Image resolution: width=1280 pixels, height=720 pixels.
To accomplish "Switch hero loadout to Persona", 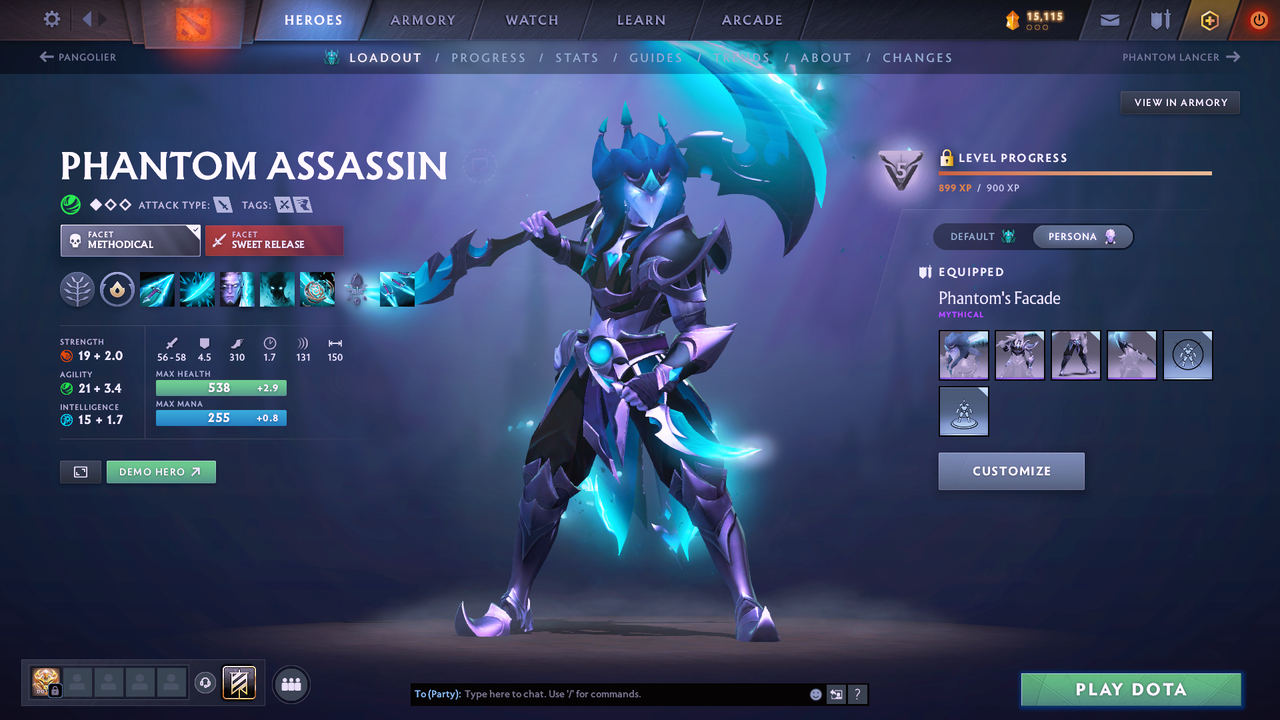I will (x=1083, y=236).
